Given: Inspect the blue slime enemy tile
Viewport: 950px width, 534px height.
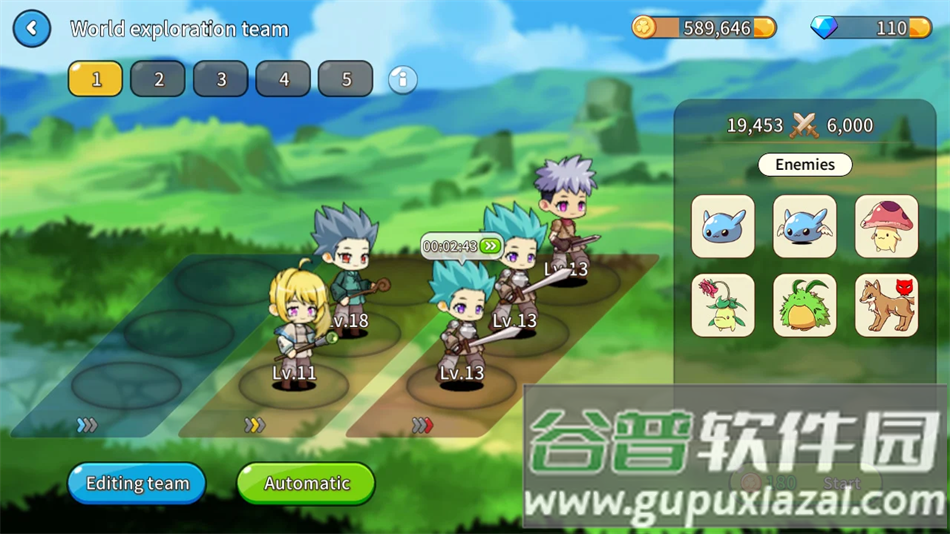Looking at the screenshot, I should click(x=723, y=226).
